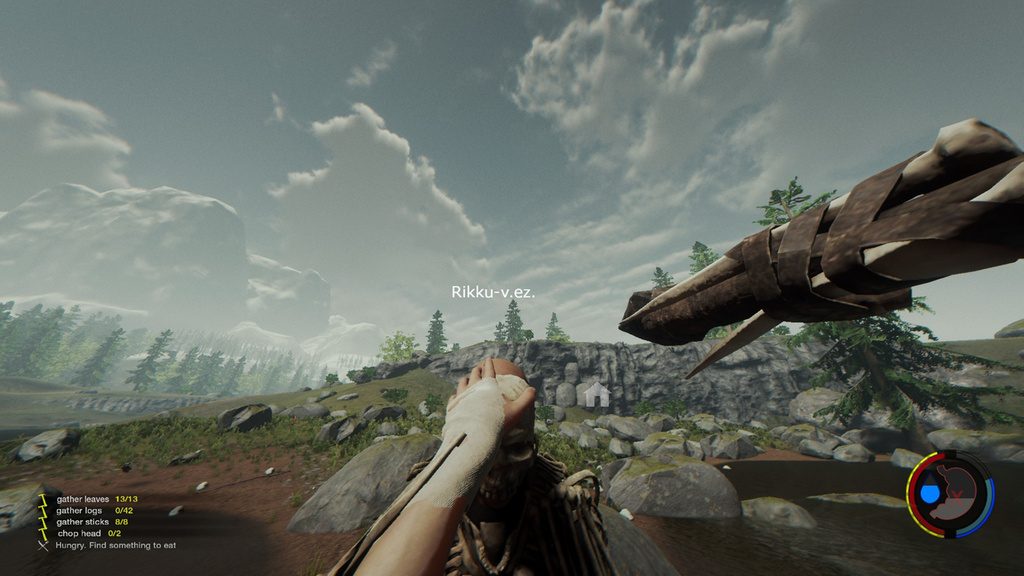Viewport: 1024px width, 576px height.
Task: Click the white house shelter marker
Action: pyautogui.click(x=597, y=394)
